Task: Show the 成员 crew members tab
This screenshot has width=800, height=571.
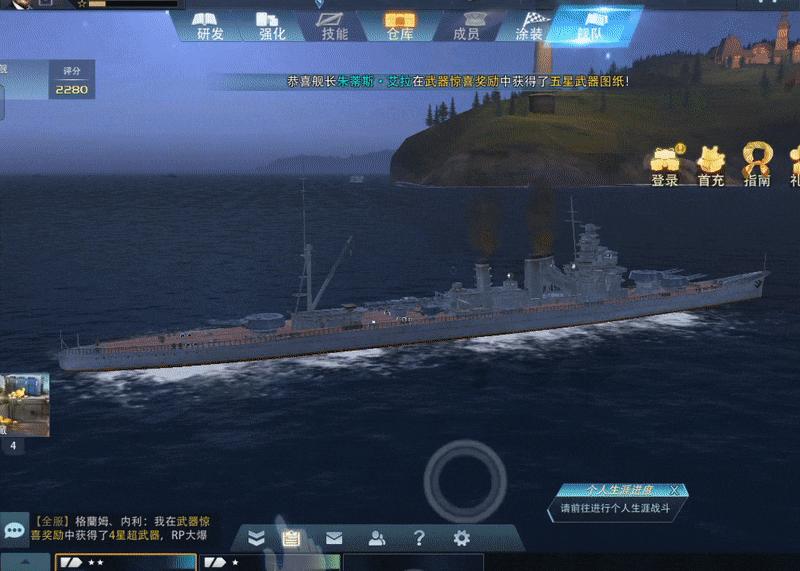Action: [466, 25]
